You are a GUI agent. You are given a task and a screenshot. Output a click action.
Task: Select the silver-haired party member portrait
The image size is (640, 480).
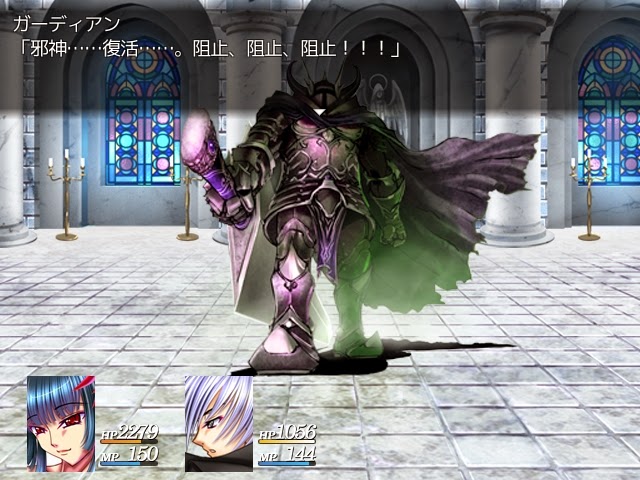tap(218, 422)
